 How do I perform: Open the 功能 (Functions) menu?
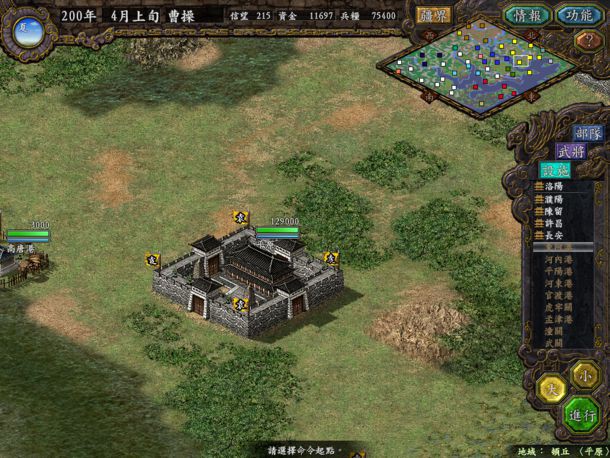point(578,15)
